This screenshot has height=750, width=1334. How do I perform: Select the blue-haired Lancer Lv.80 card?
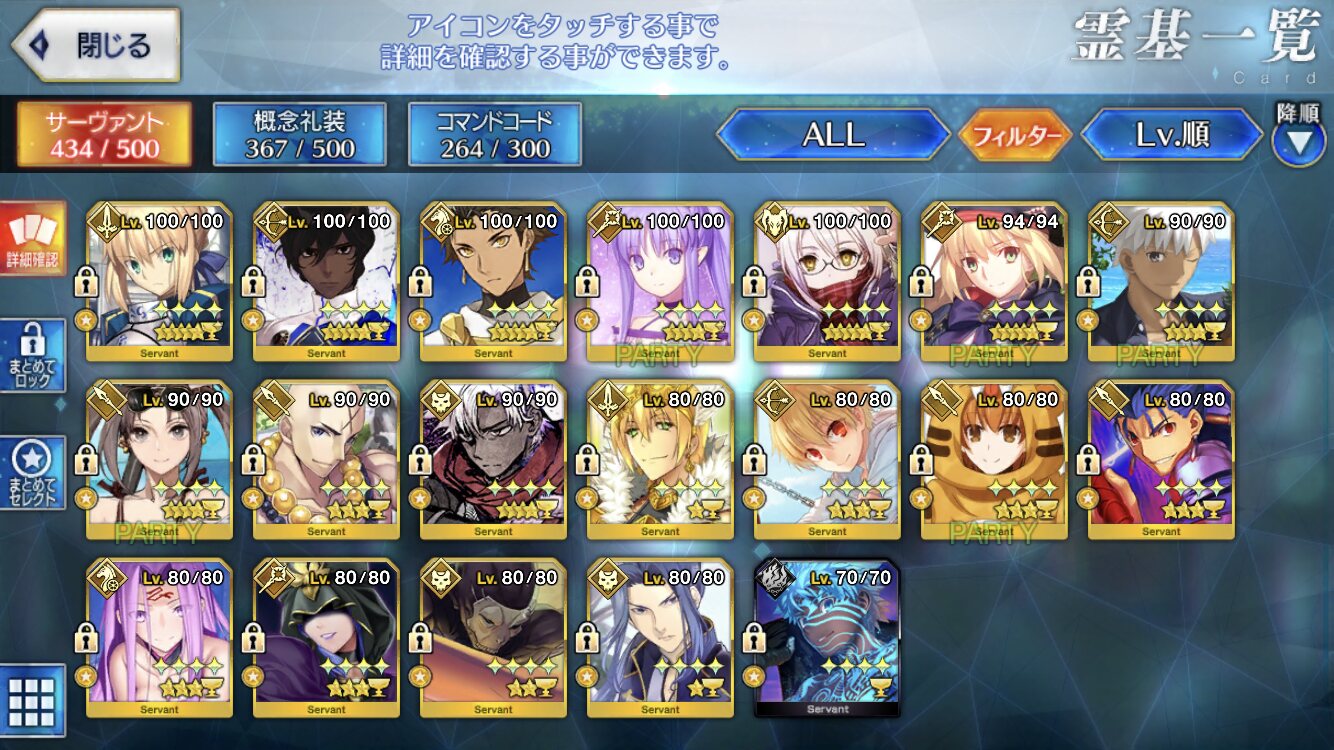(1161, 460)
